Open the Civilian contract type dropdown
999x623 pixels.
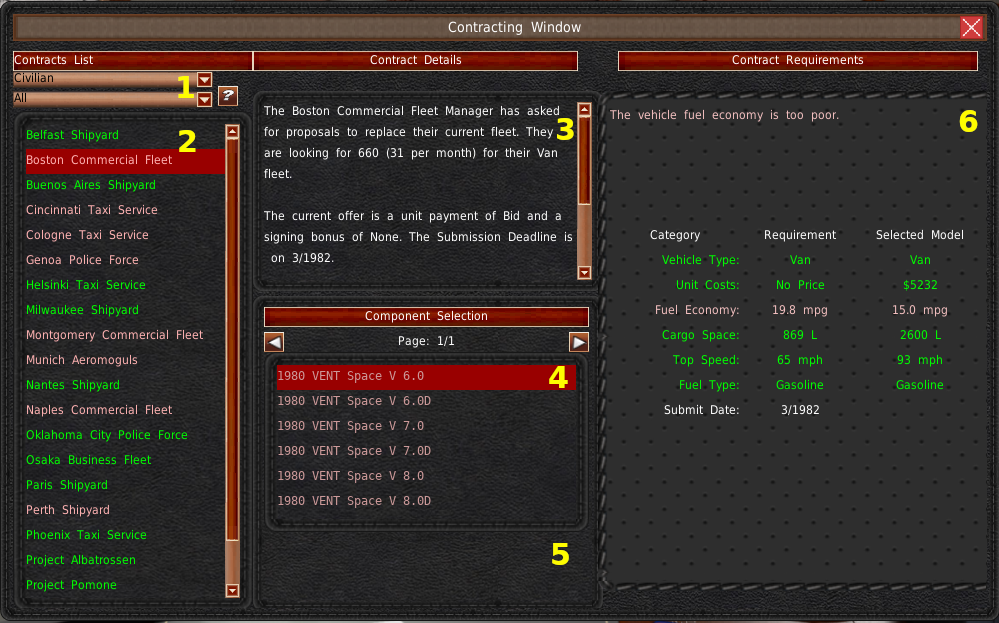click(x=205, y=79)
